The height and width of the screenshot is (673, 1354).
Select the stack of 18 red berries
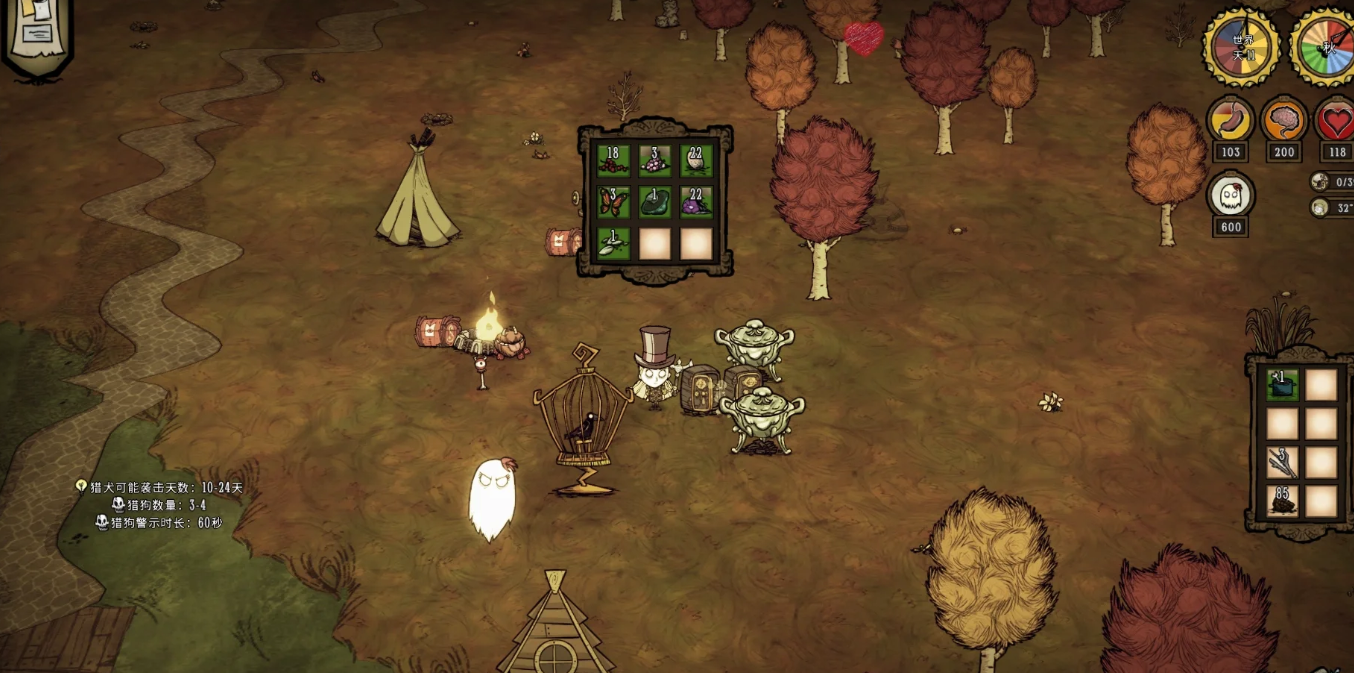click(613, 161)
